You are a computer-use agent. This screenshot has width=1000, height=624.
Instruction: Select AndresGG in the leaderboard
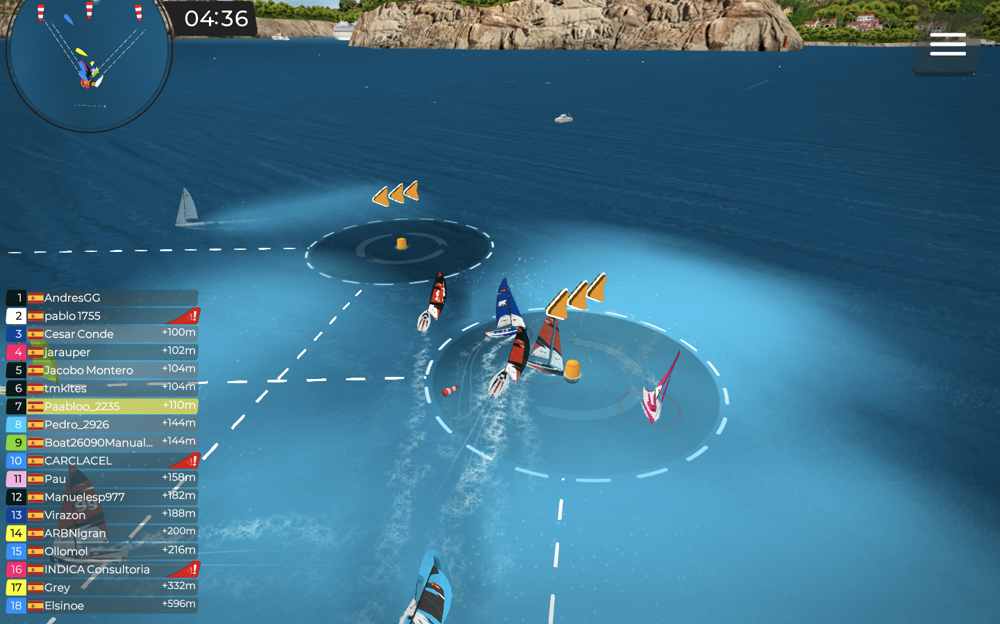coord(102,298)
